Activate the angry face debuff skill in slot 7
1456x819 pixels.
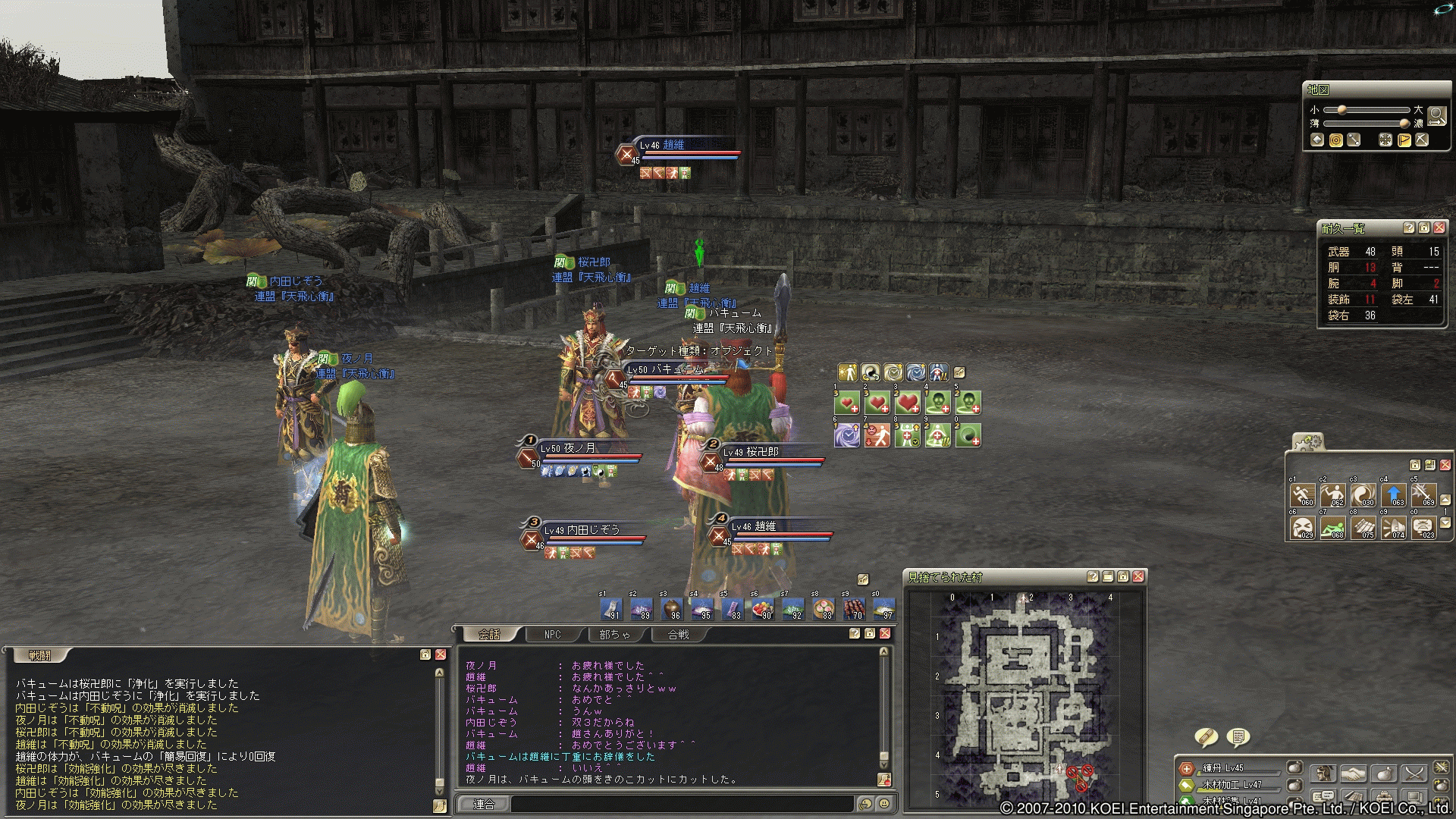click(x=877, y=435)
